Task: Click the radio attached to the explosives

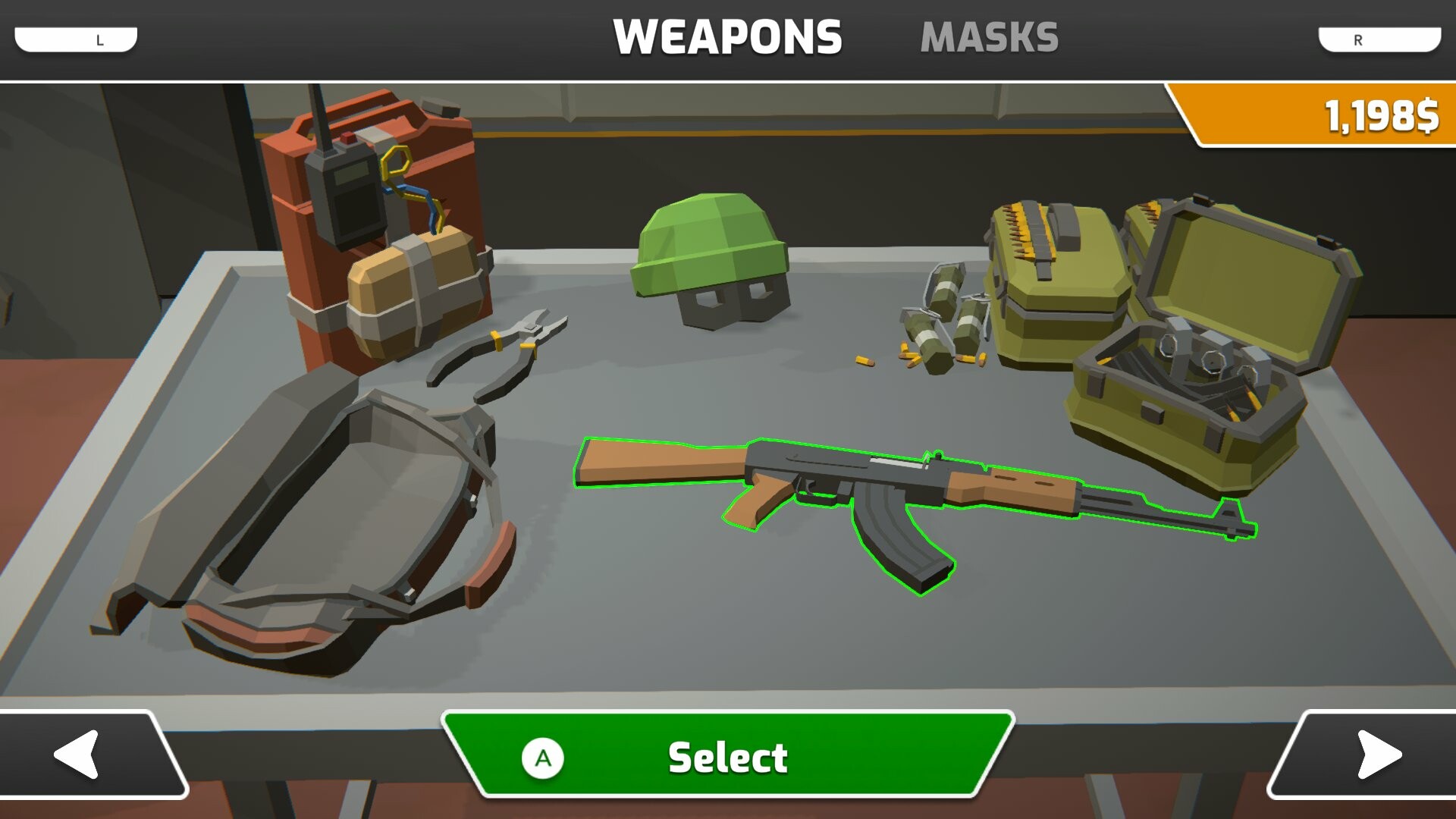Action: (349, 190)
